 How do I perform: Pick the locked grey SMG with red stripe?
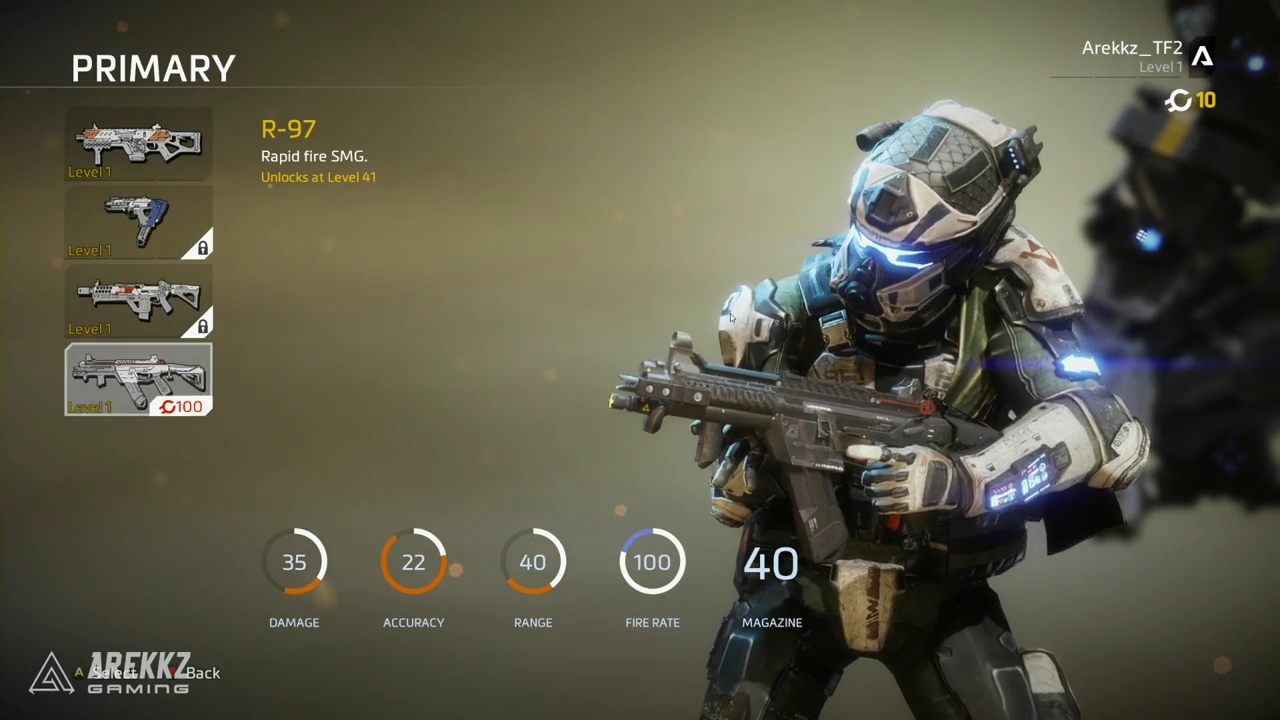click(x=138, y=300)
